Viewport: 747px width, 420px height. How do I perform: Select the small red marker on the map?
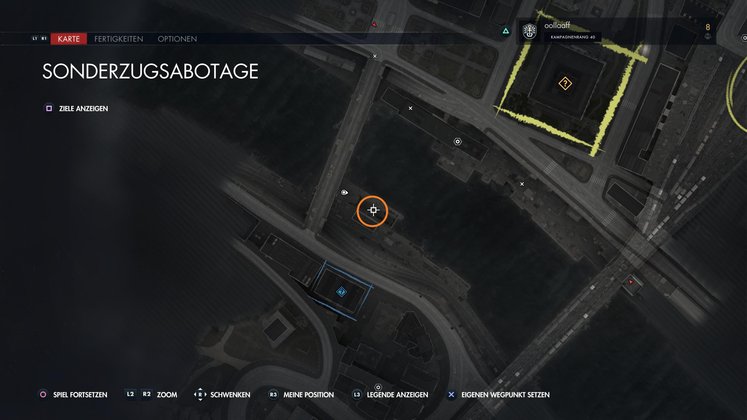(x=630, y=282)
